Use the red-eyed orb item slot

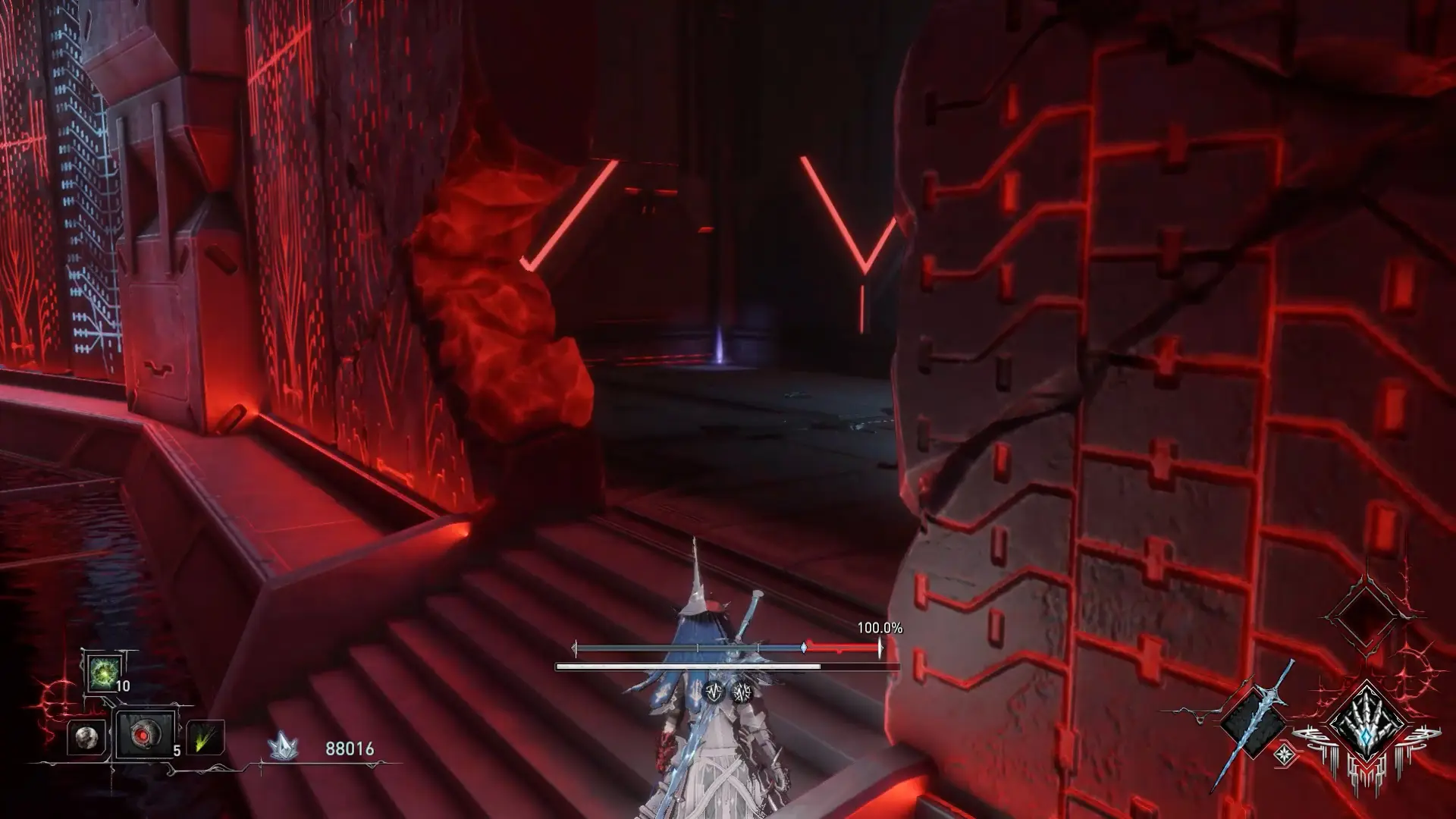point(143,736)
